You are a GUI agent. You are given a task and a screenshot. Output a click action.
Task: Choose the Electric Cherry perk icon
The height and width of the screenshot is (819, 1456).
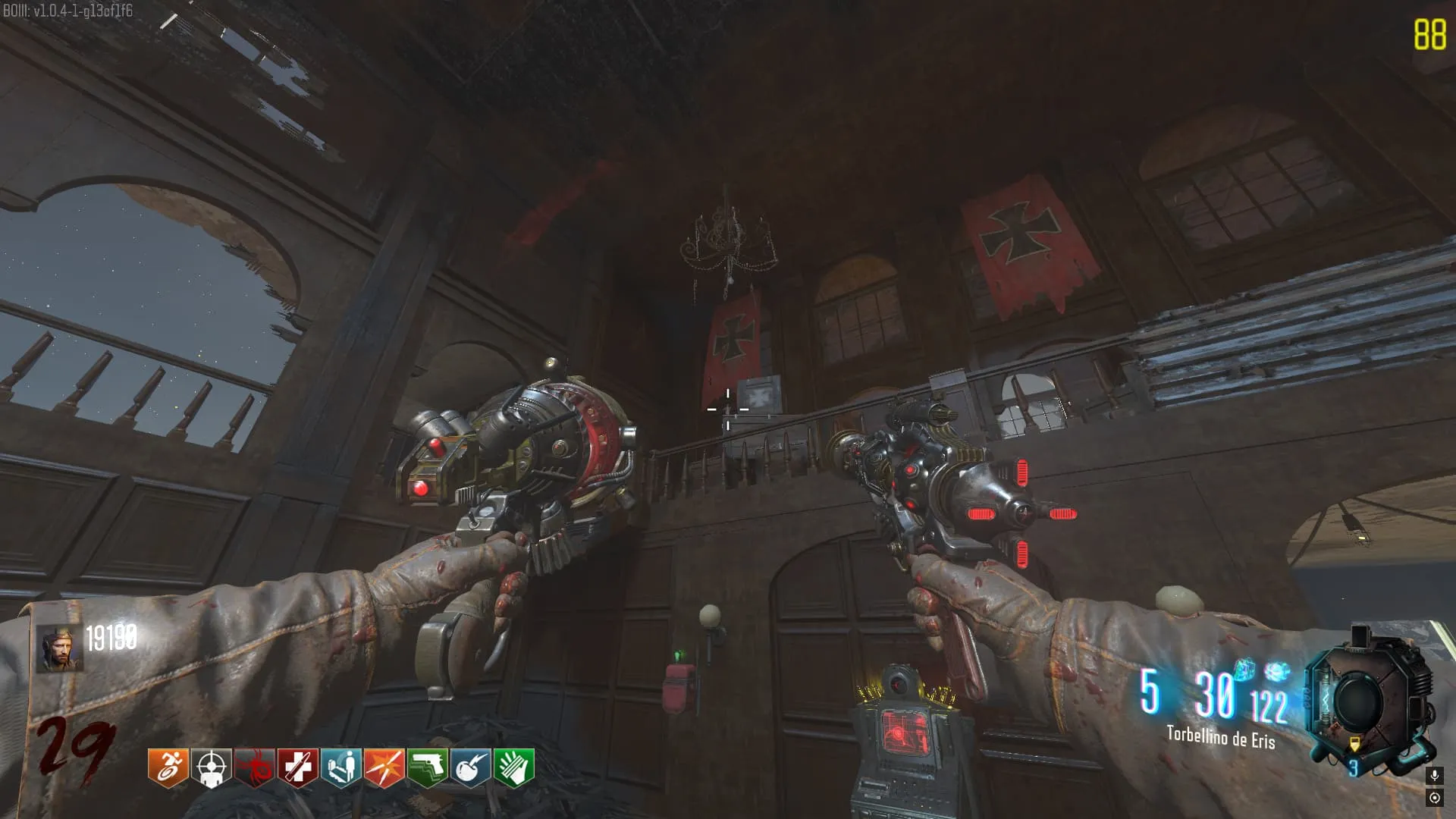[471, 767]
